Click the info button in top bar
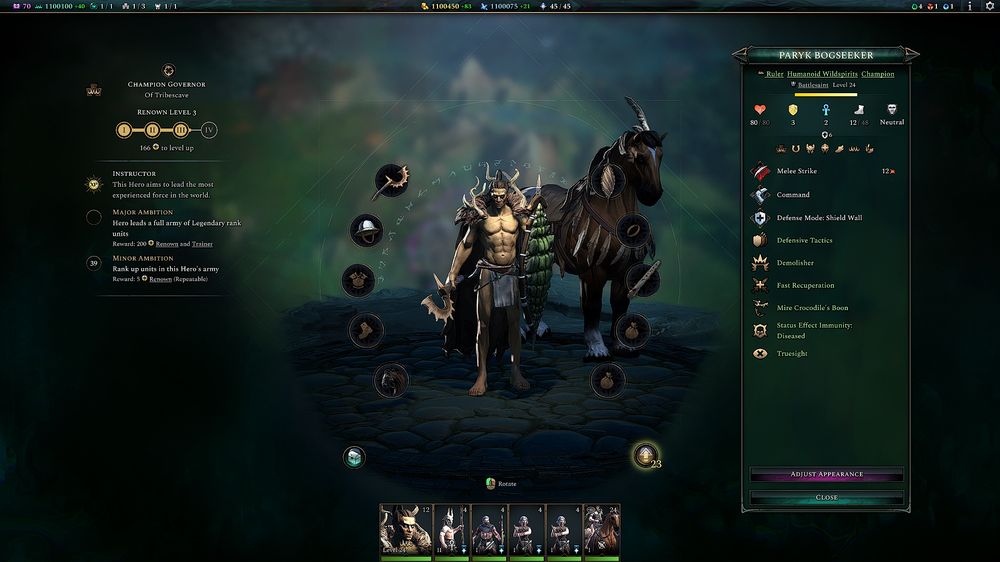 click(x=969, y=6)
